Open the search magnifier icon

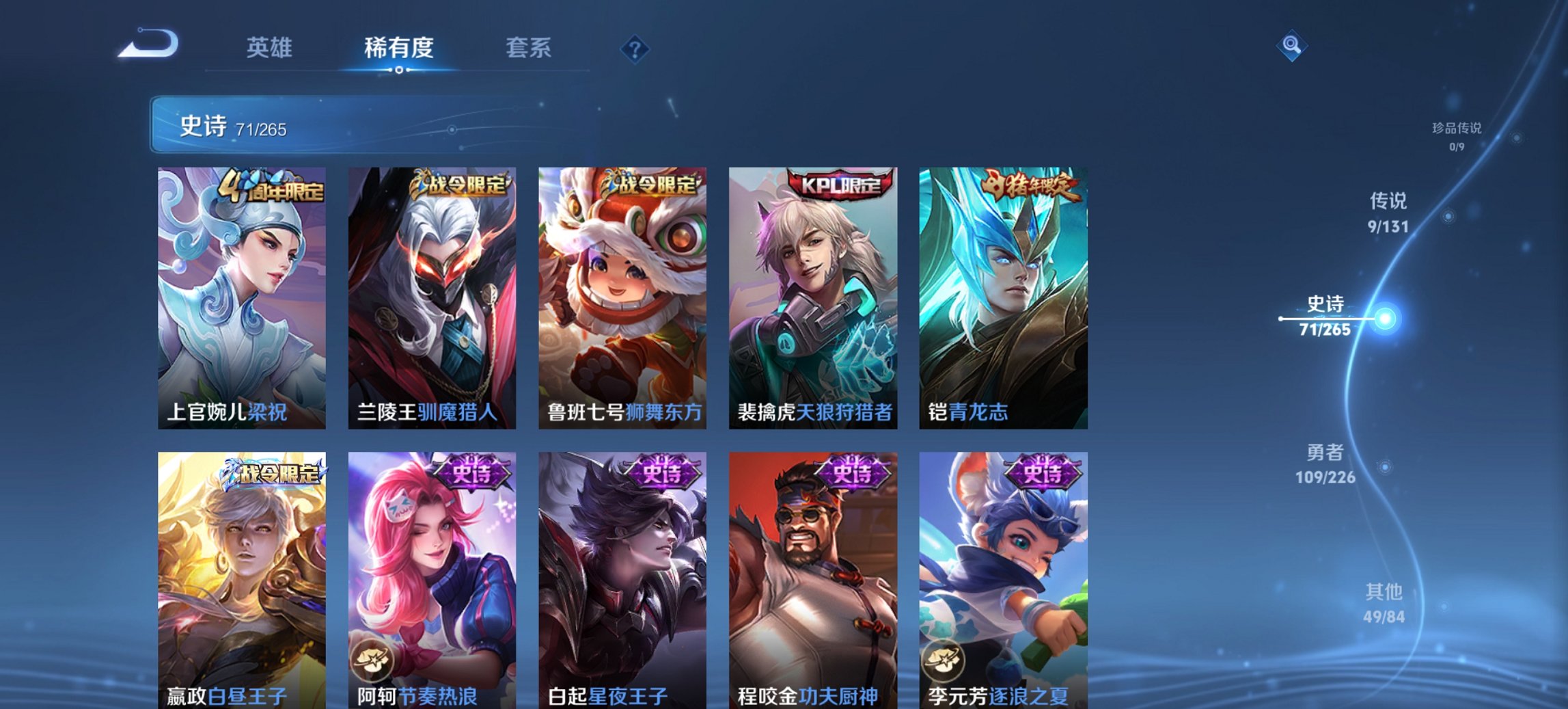1291,46
